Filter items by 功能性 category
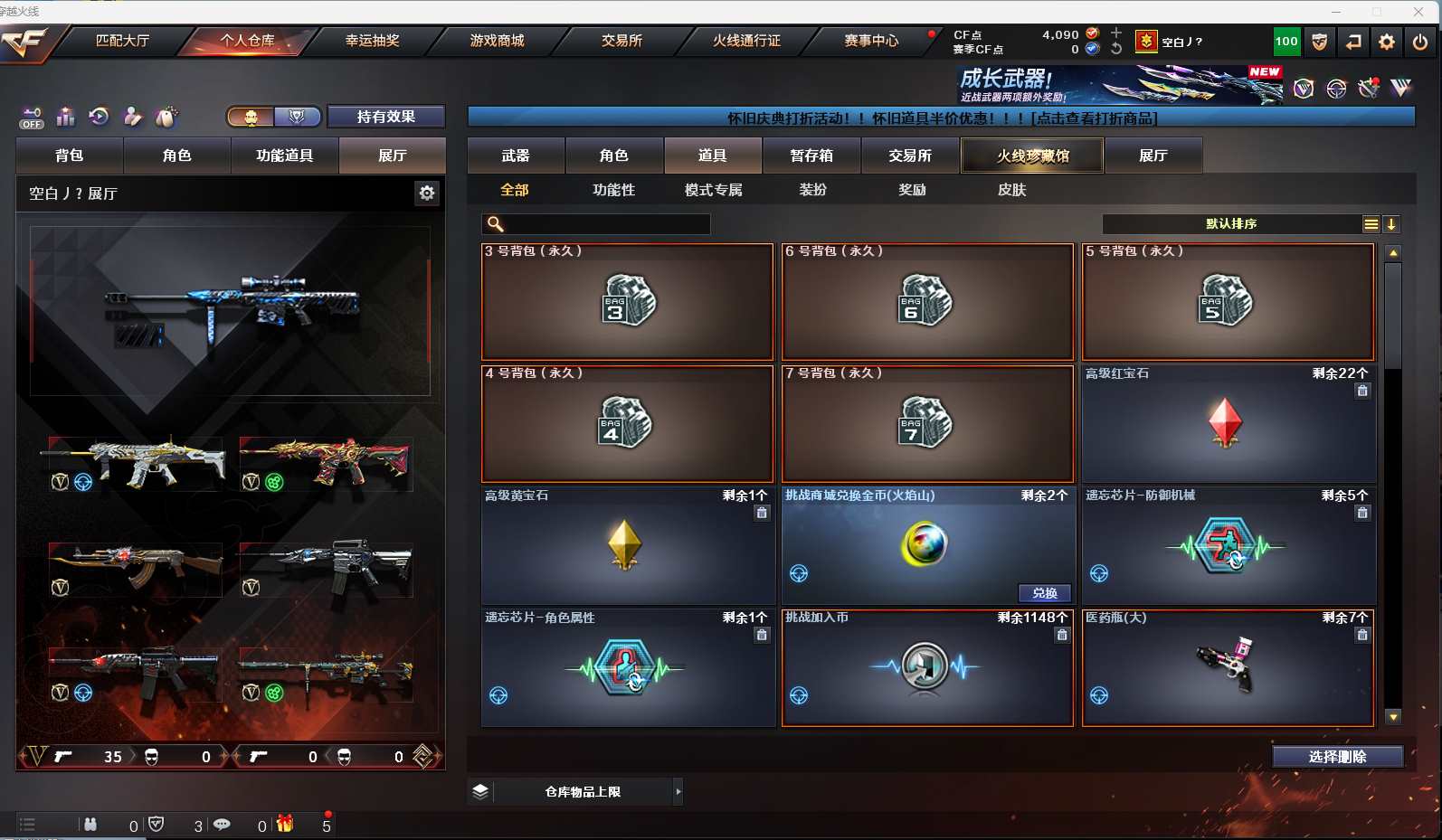This screenshot has width=1442, height=840. 613,190
